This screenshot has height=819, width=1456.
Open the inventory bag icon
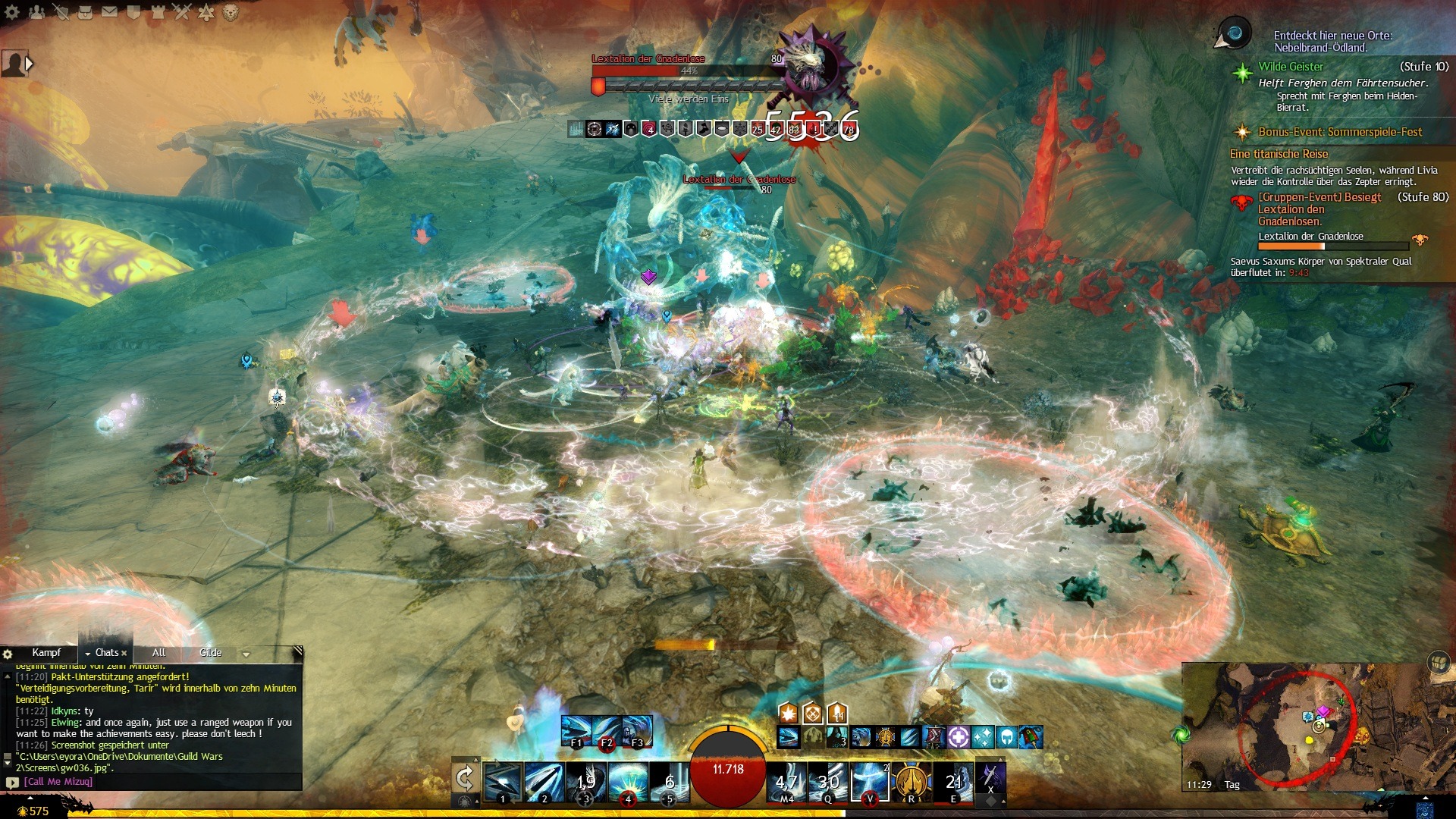[85, 12]
